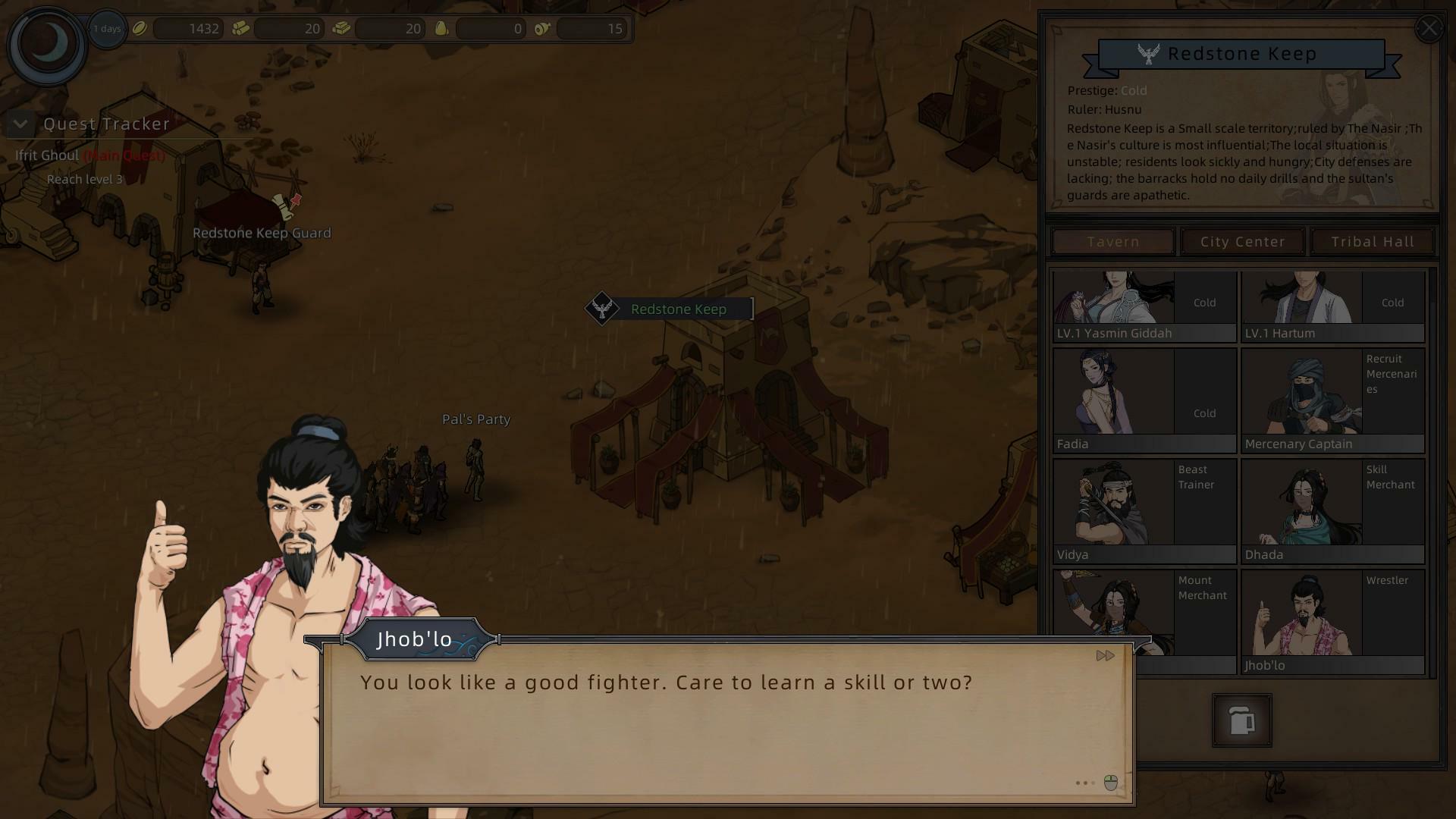
Task: Talk to Fadia in the tavern
Action: (x=1144, y=400)
